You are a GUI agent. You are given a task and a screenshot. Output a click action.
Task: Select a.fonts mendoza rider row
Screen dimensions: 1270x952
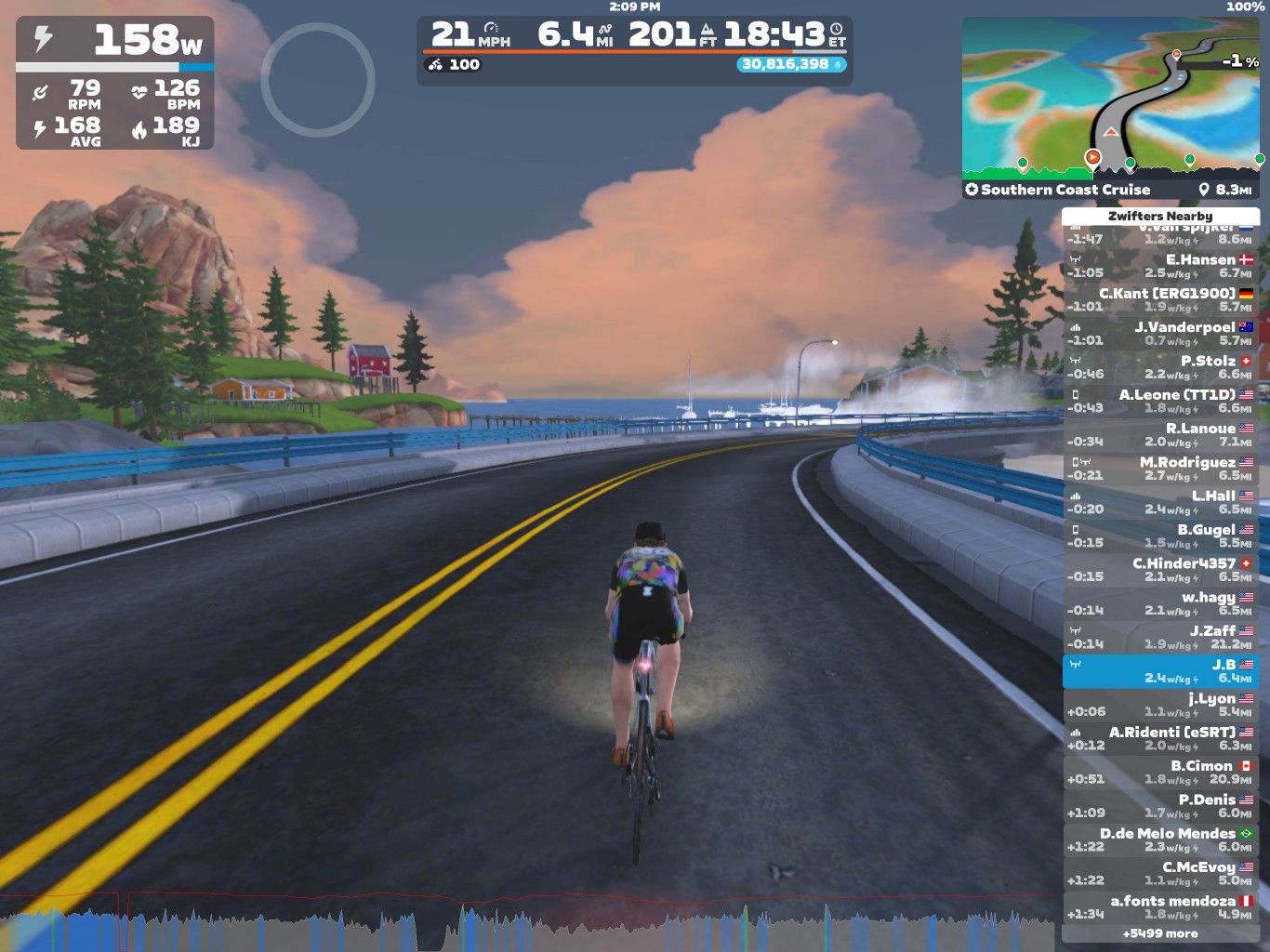pos(1159,906)
